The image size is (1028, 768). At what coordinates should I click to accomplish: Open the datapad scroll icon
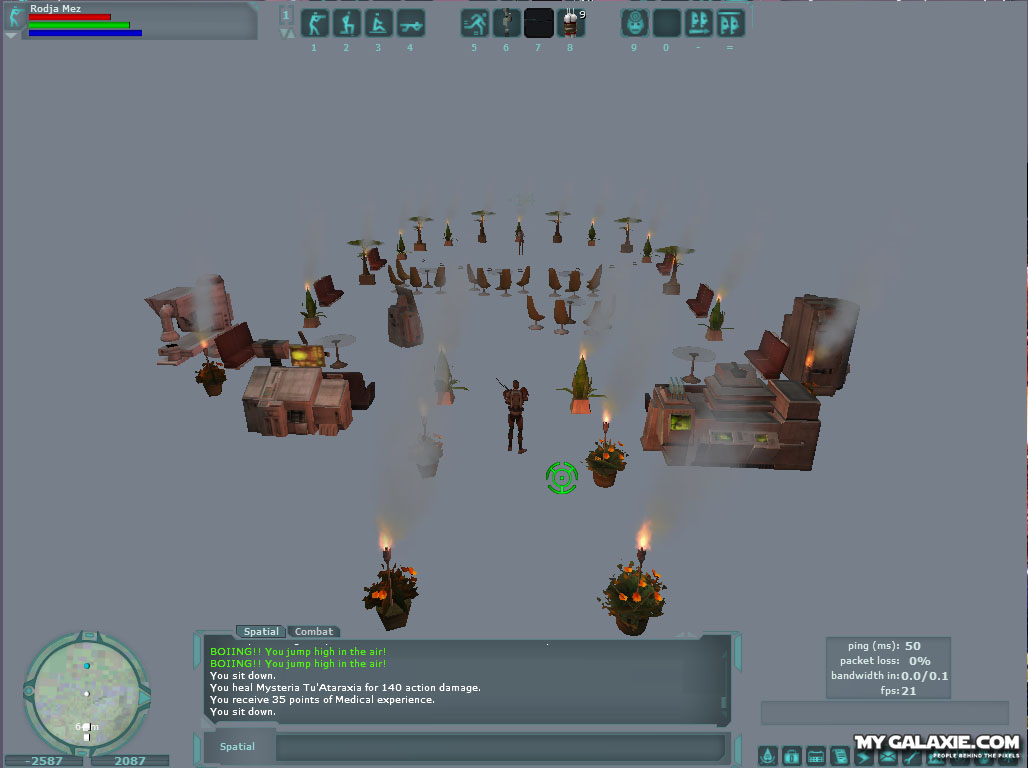840,756
